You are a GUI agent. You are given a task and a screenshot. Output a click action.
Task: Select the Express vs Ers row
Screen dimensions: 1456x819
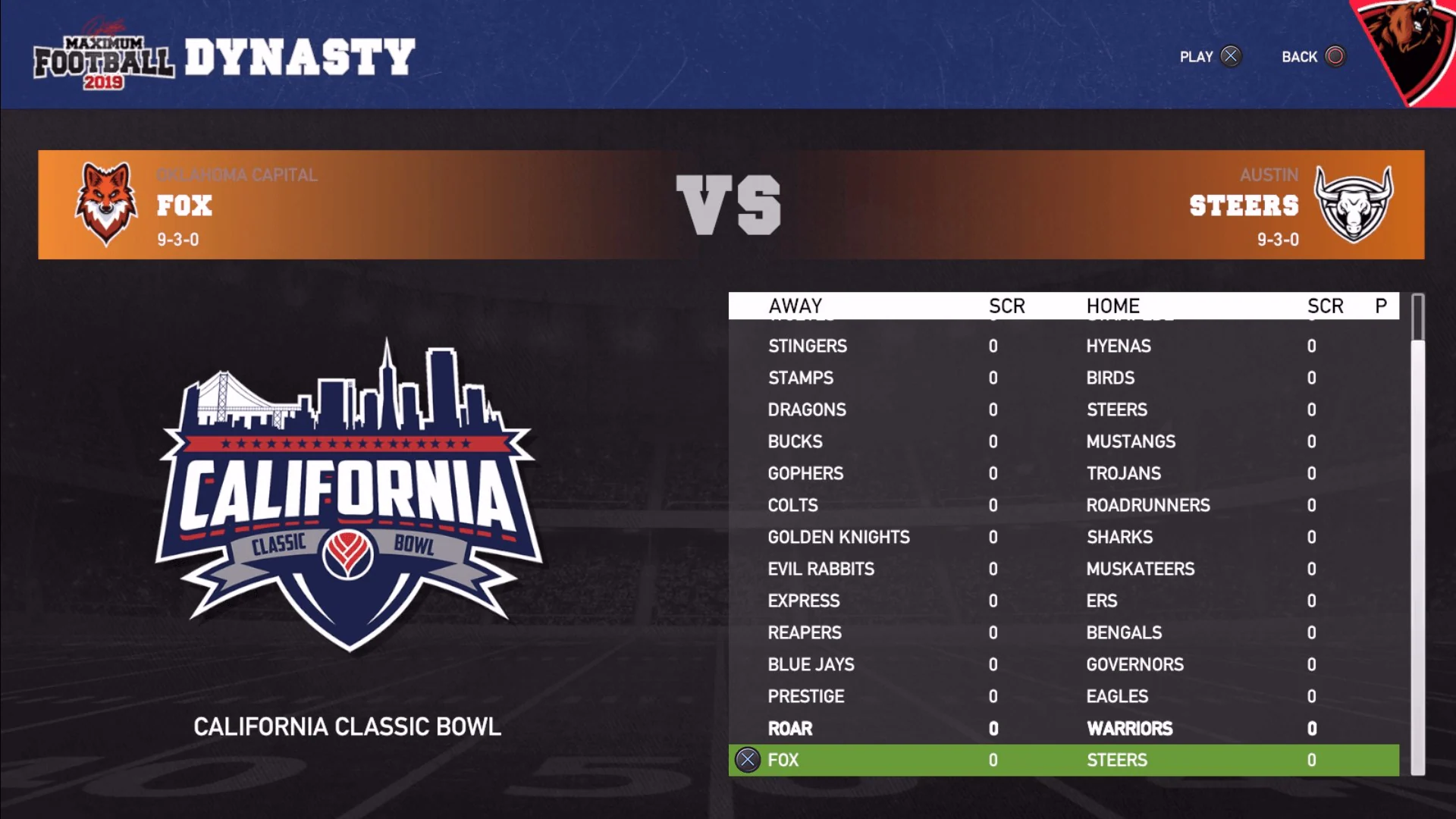point(1062,601)
